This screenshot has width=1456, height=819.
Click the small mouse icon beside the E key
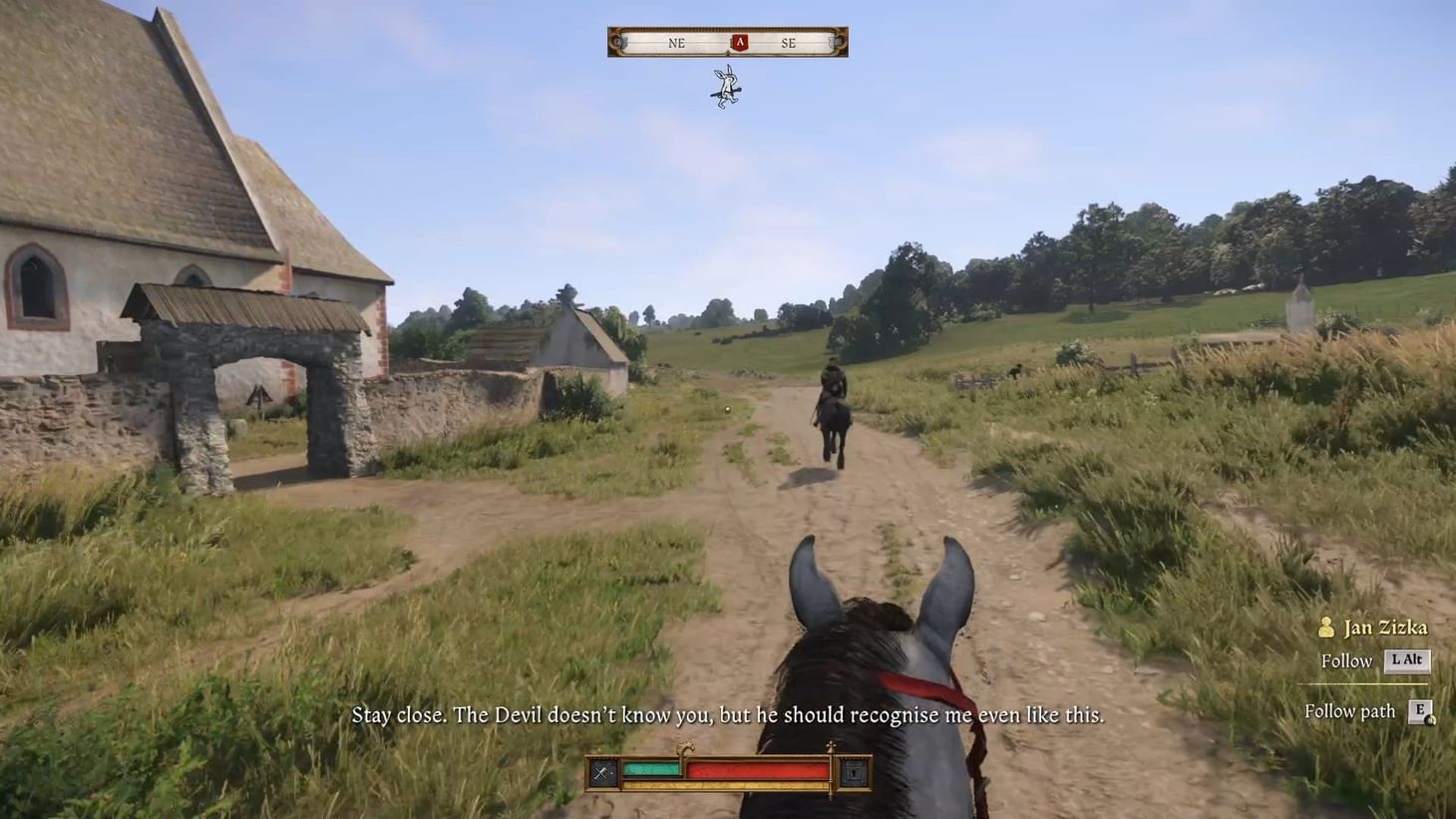[x=1431, y=719]
